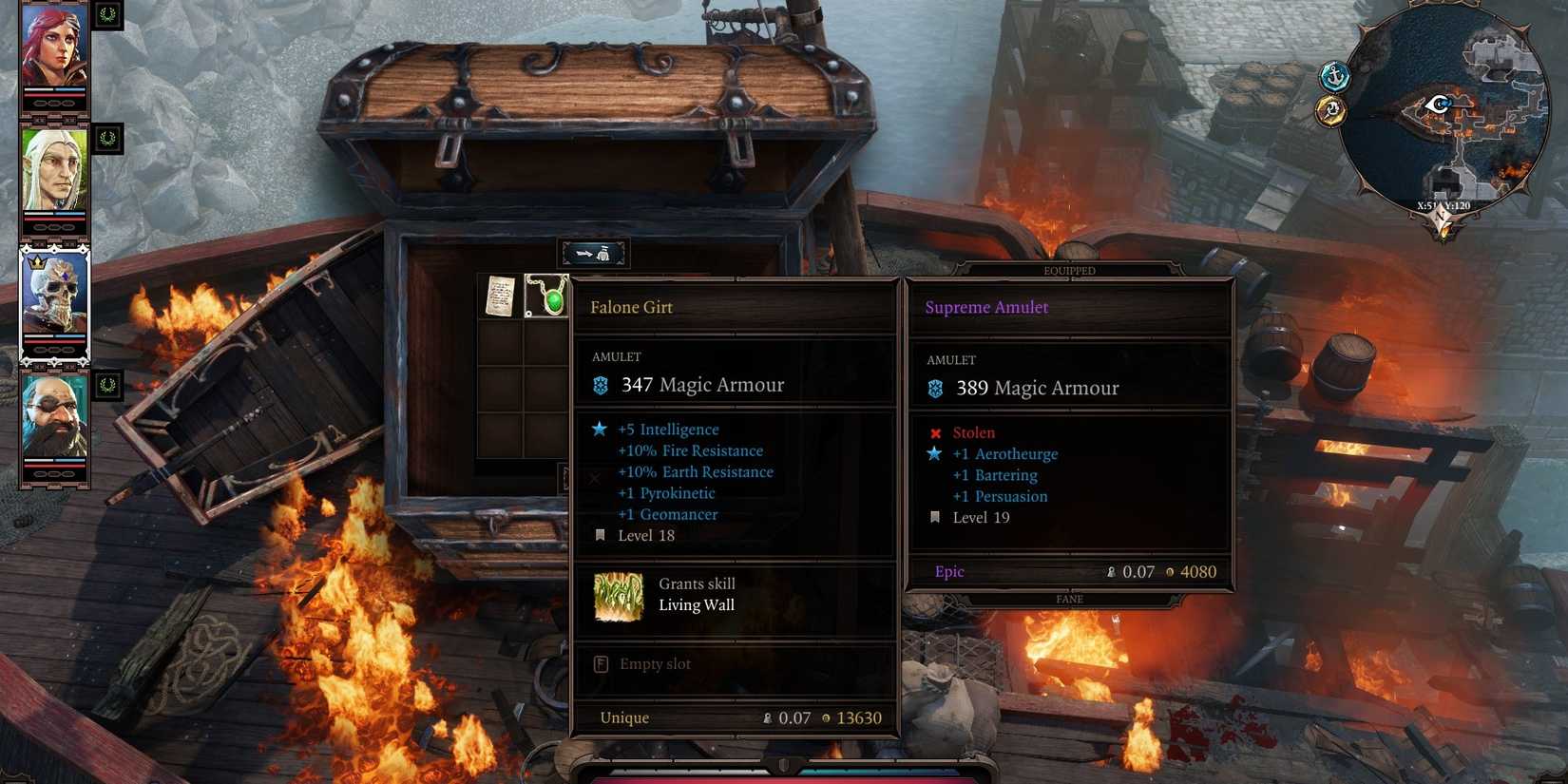Click the EQUIPPED header above the Supreme Amulet tooltip
The image size is (1568, 784).
coord(1070,270)
